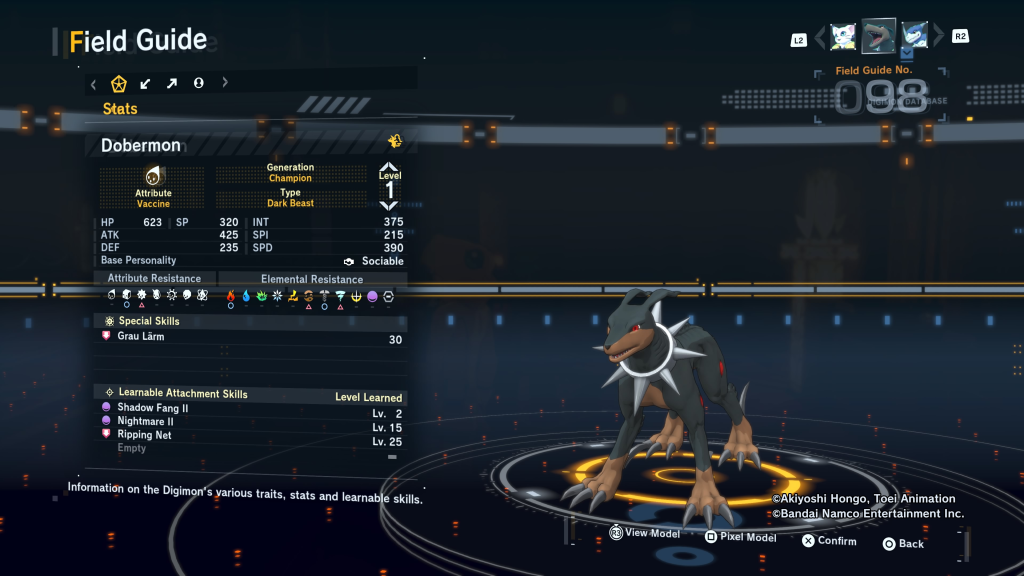The height and width of the screenshot is (576, 1024).
Task: Show next Digimon with right portrait arrow
Action: pyautogui.click(x=938, y=37)
